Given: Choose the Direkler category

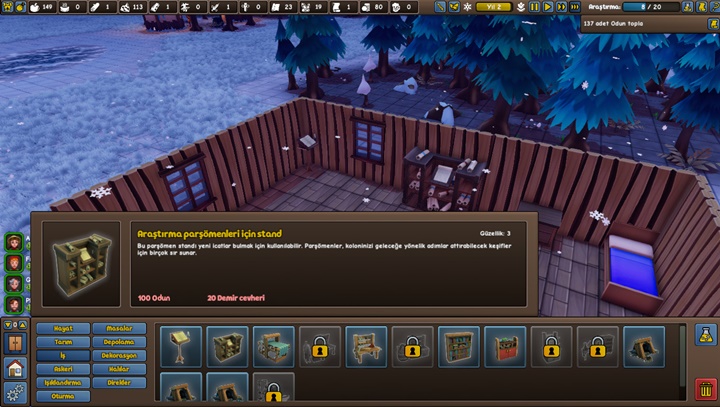Looking at the screenshot, I should coord(120,383).
